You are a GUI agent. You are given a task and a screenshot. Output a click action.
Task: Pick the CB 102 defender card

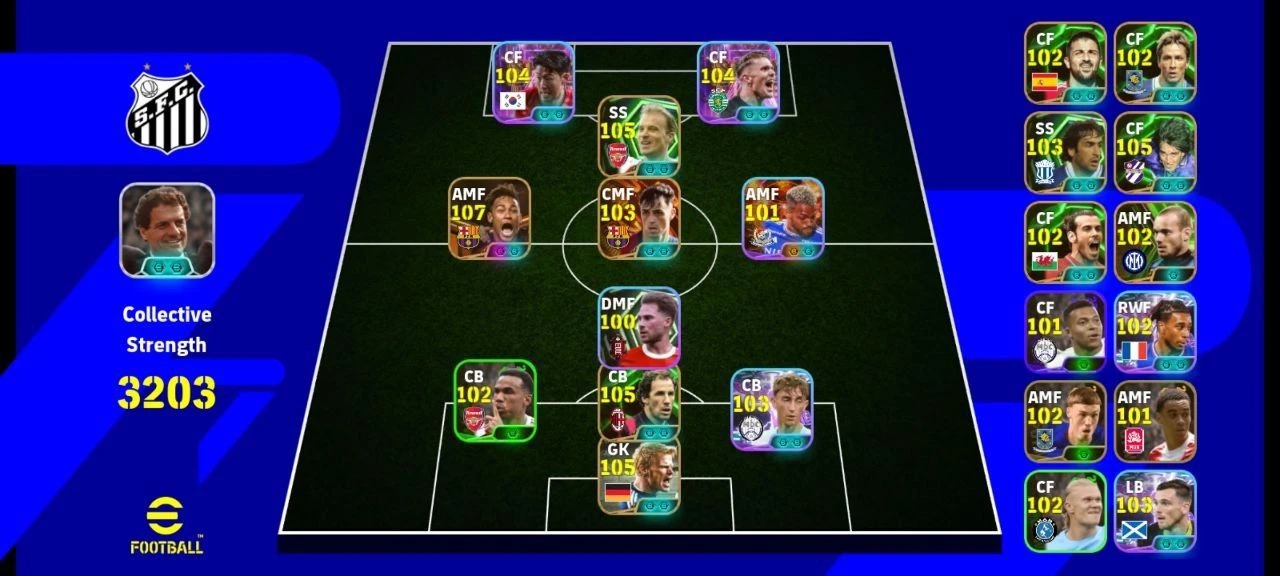pos(495,400)
